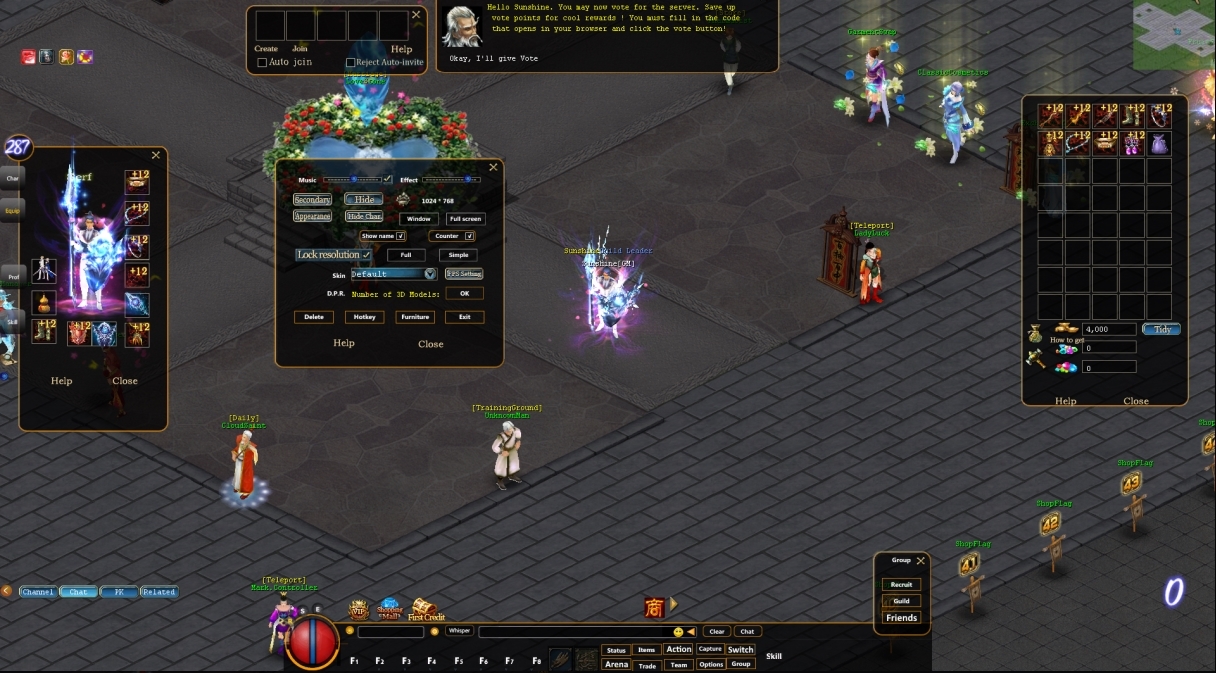Viewport: 1216px width, 673px height.
Task: Tick the Auto join checkbox
Action: click(x=262, y=62)
